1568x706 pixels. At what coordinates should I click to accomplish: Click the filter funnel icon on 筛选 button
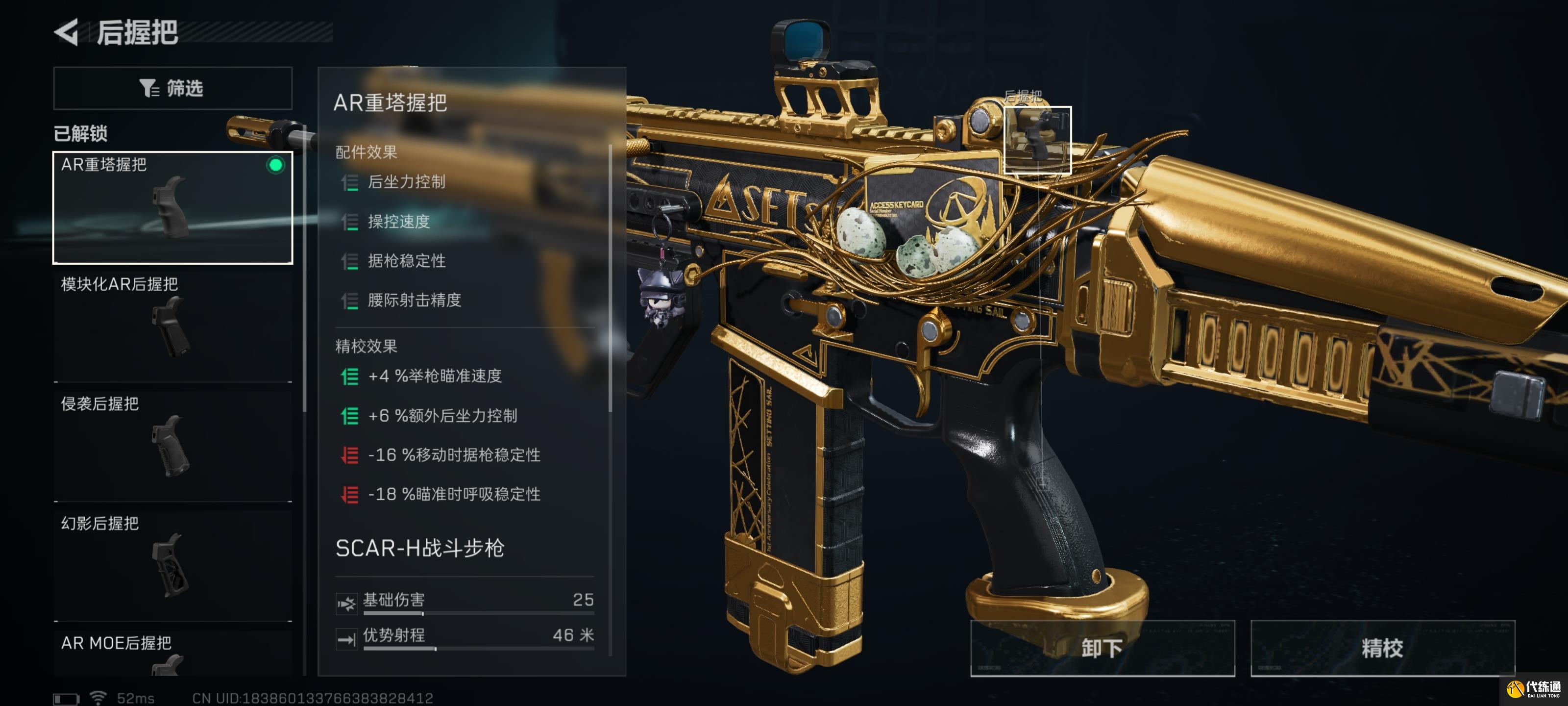[x=148, y=88]
